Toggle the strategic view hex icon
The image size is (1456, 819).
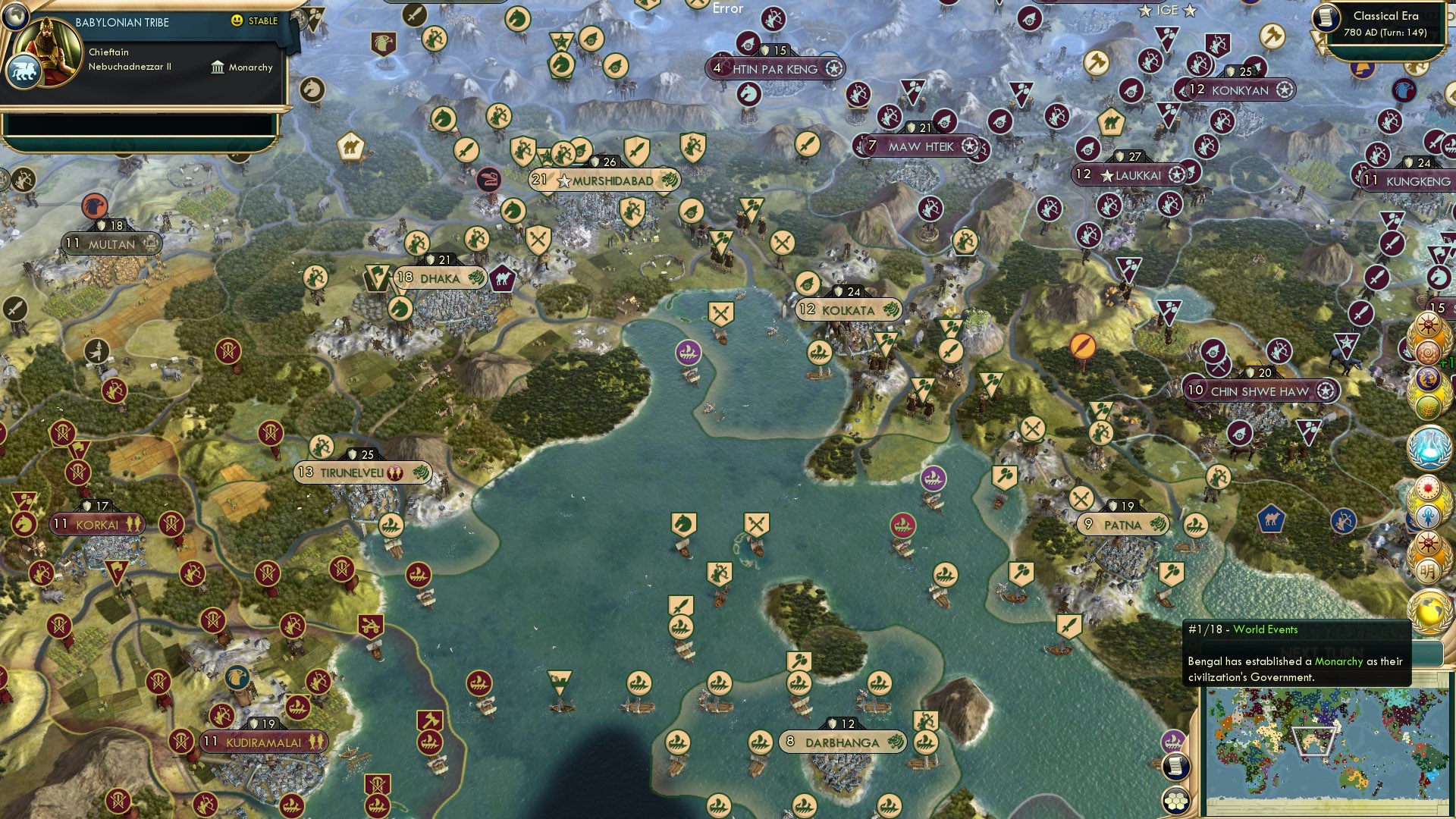[x=1176, y=801]
